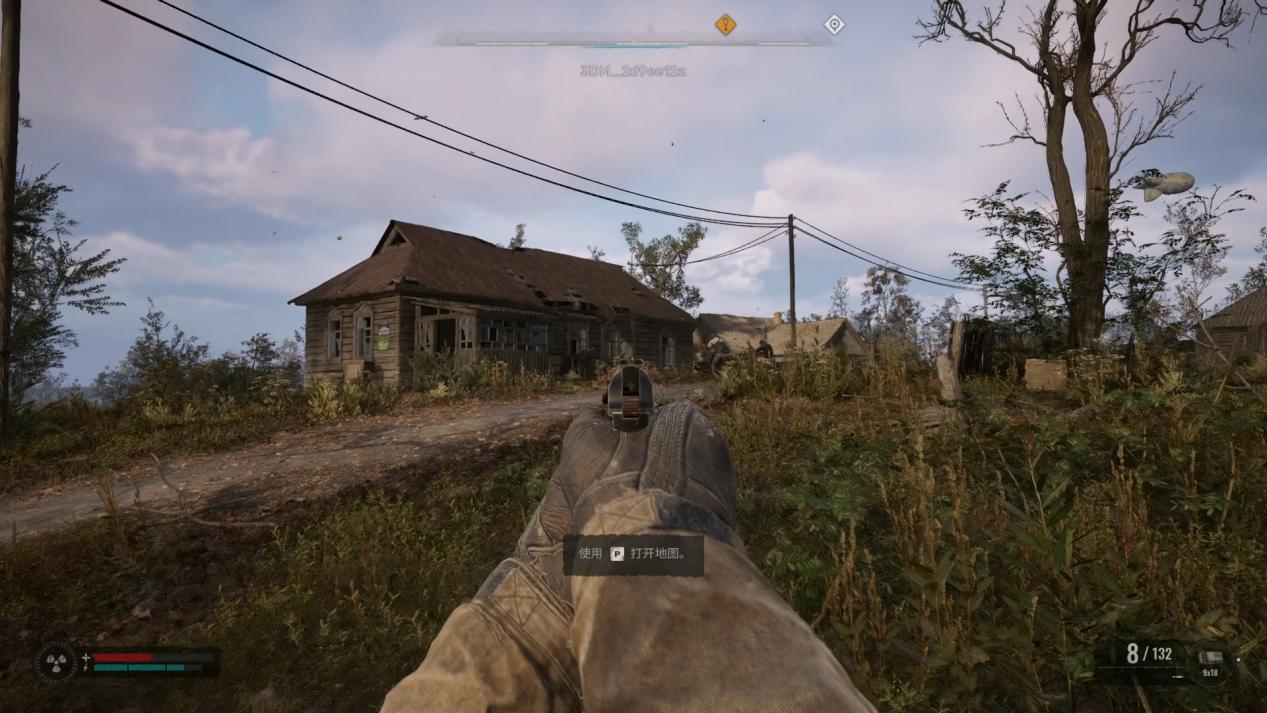Click the radiation trefoil indicator icon
1267x713 pixels.
click(x=56, y=662)
